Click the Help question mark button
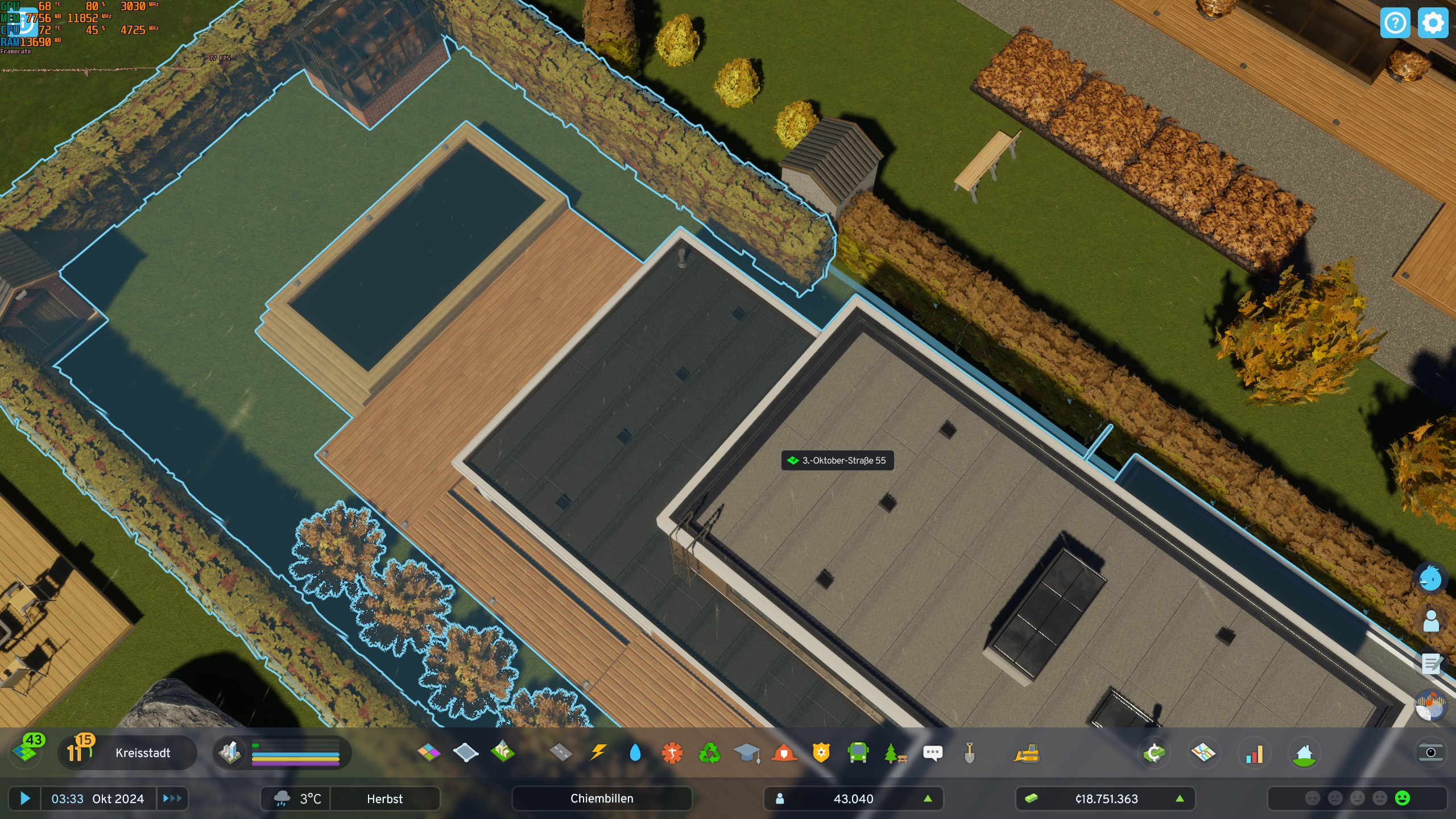The height and width of the screenshot is (819, 1456). click(1396, 23)
